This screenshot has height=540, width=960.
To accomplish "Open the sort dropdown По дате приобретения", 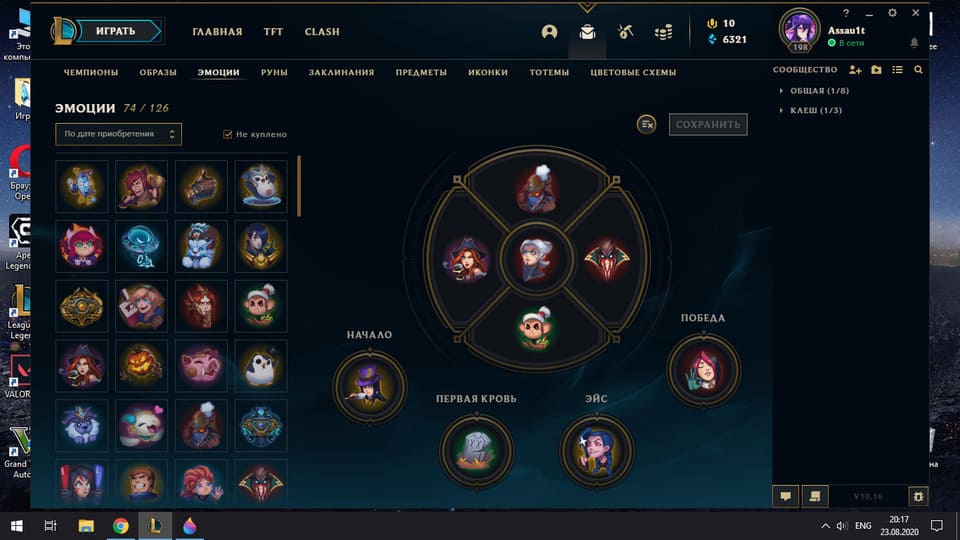I will 118,133.
